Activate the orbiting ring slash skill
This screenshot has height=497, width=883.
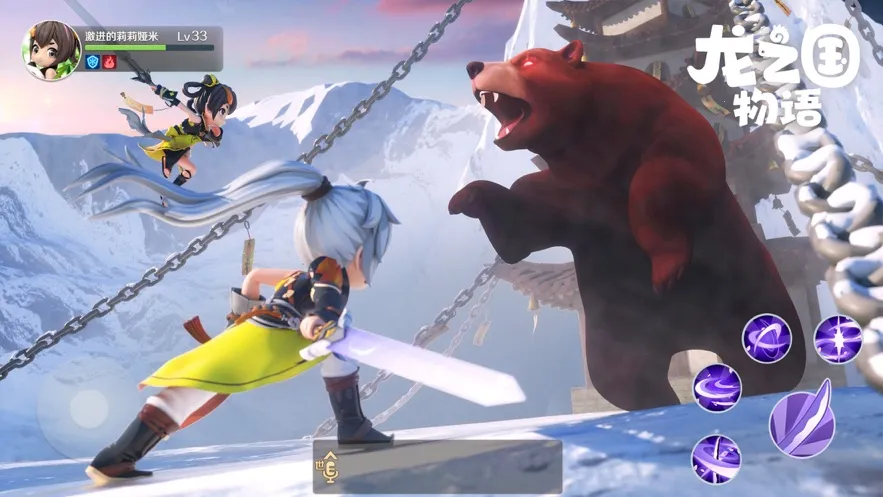point(766,338)
